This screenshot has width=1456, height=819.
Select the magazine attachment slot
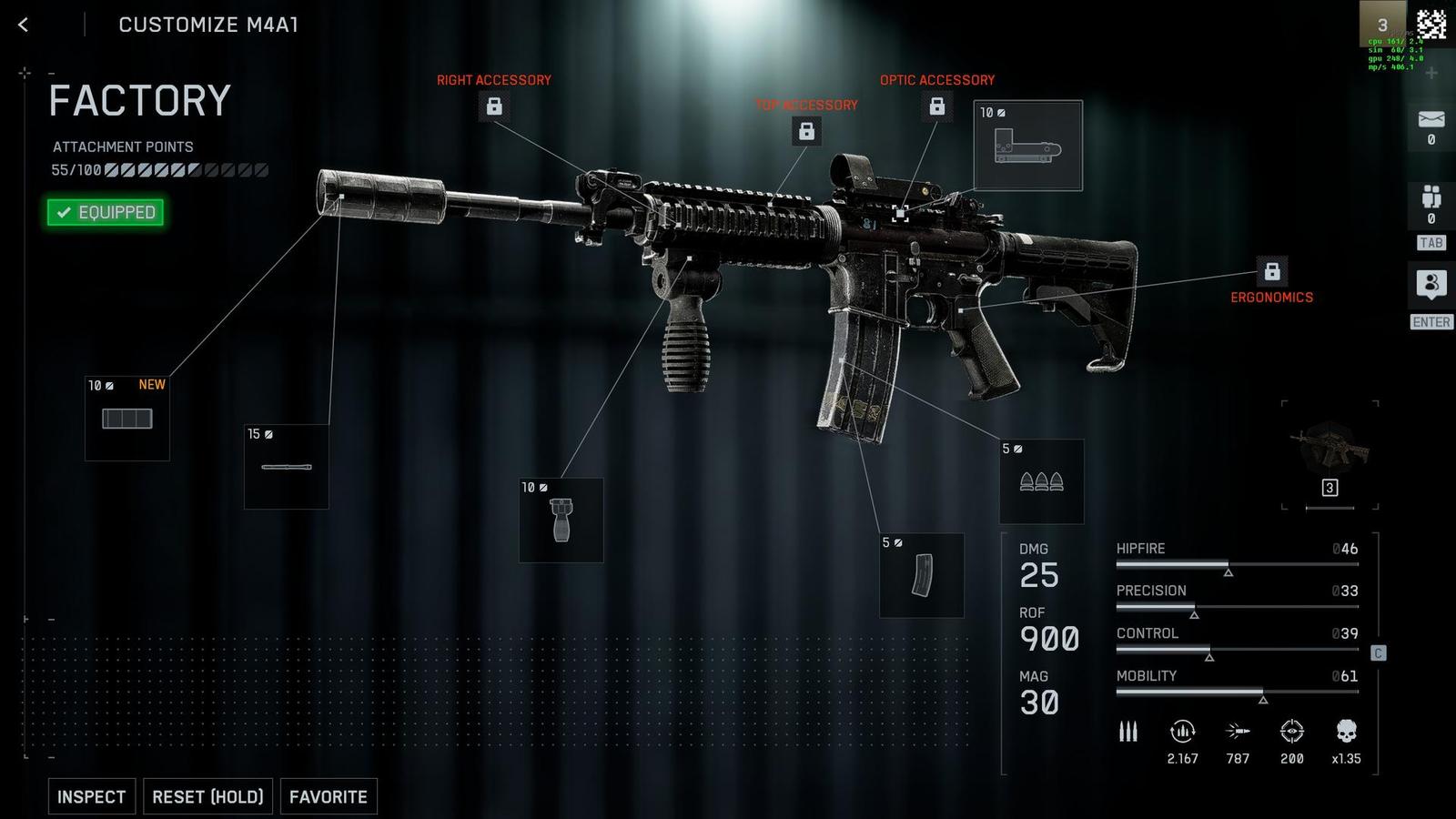[x=922, y=575]
